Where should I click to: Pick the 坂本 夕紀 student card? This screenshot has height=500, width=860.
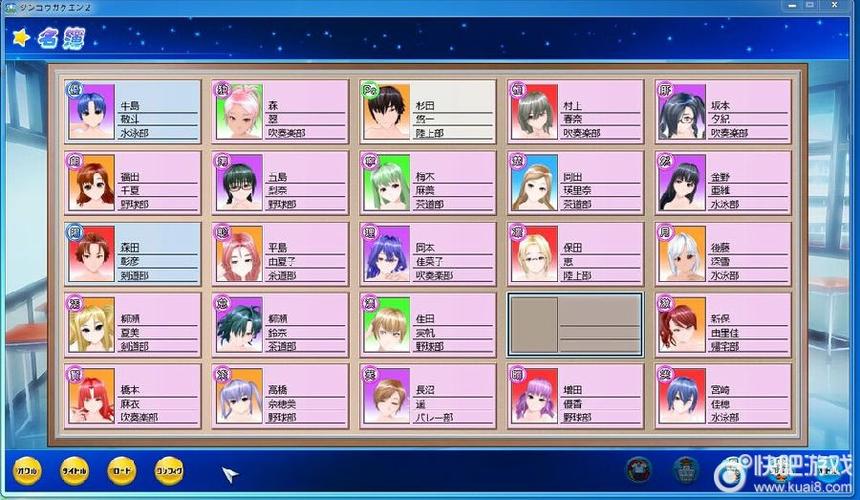click(x=722, y=111)
